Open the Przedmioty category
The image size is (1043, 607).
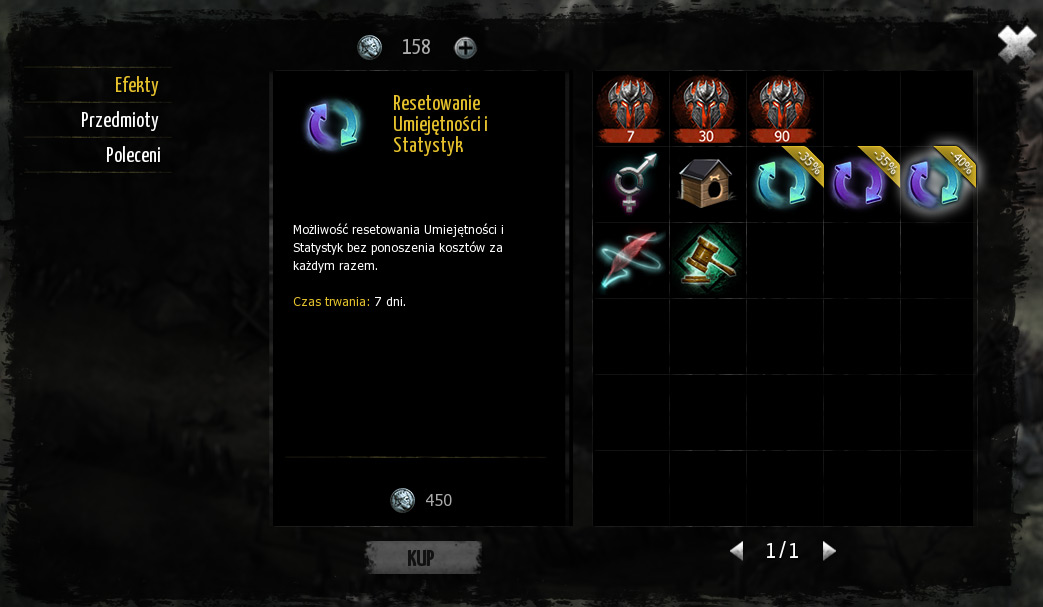coord(120,120)
